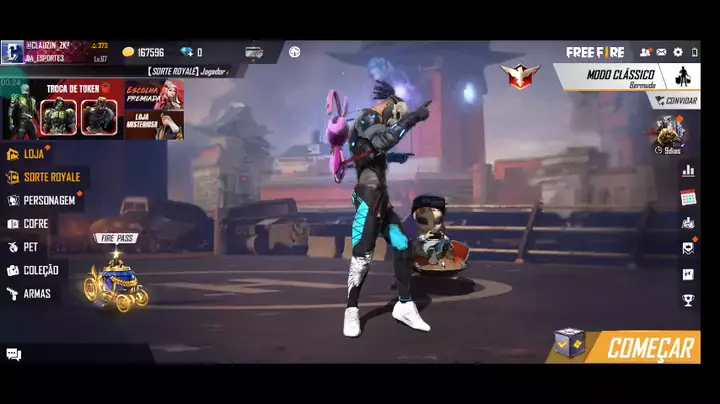
Task: Open the settings gear icon
Action: tap(678, 52)
